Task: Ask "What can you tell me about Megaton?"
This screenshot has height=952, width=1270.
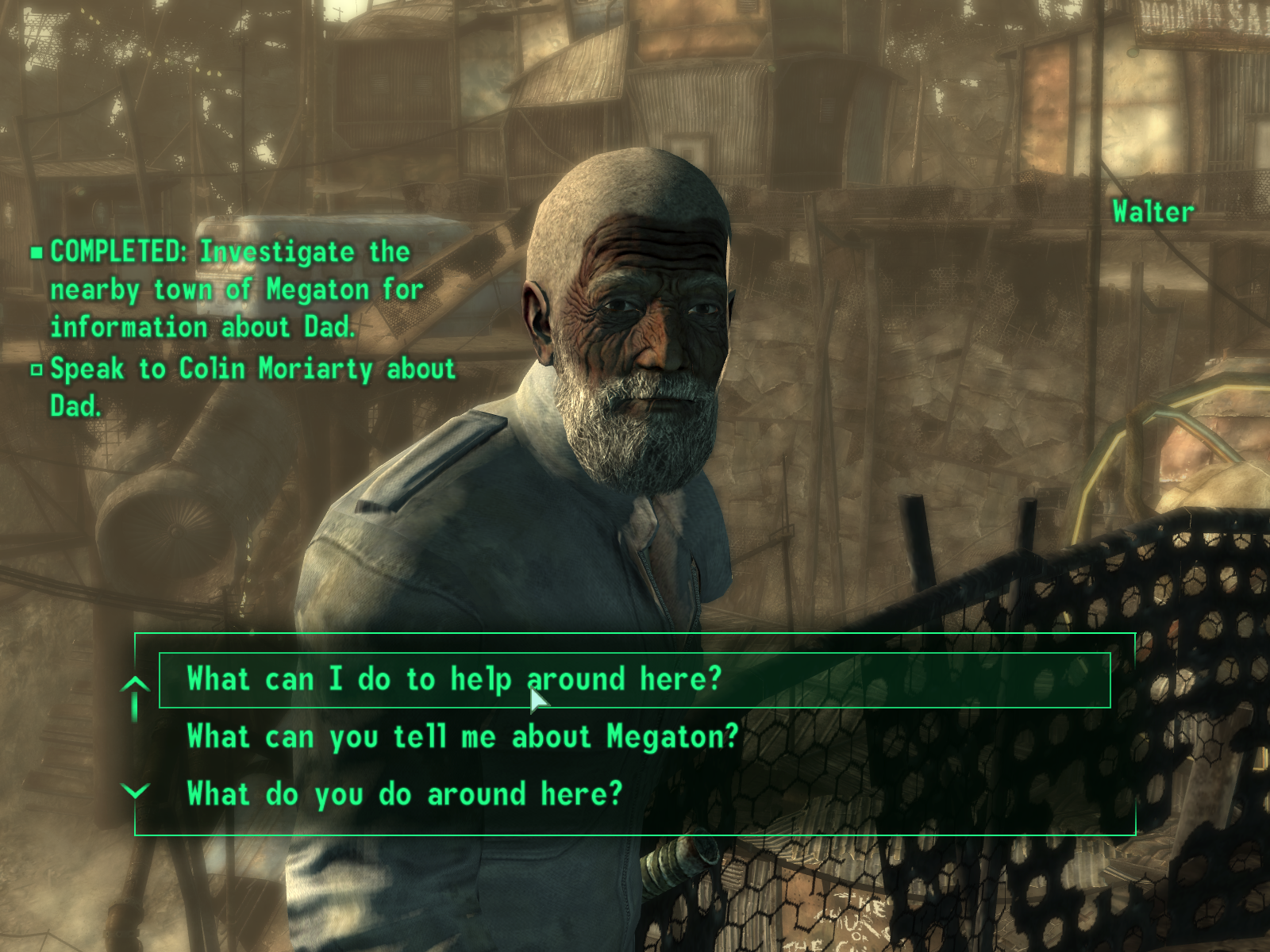Action: (462, 737)
